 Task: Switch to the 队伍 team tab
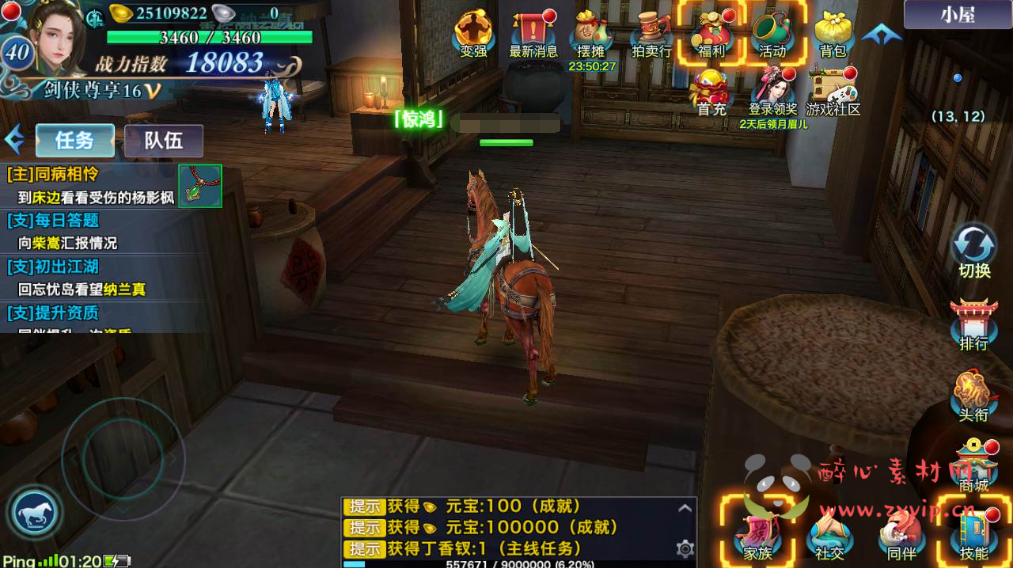coord(164,141)
